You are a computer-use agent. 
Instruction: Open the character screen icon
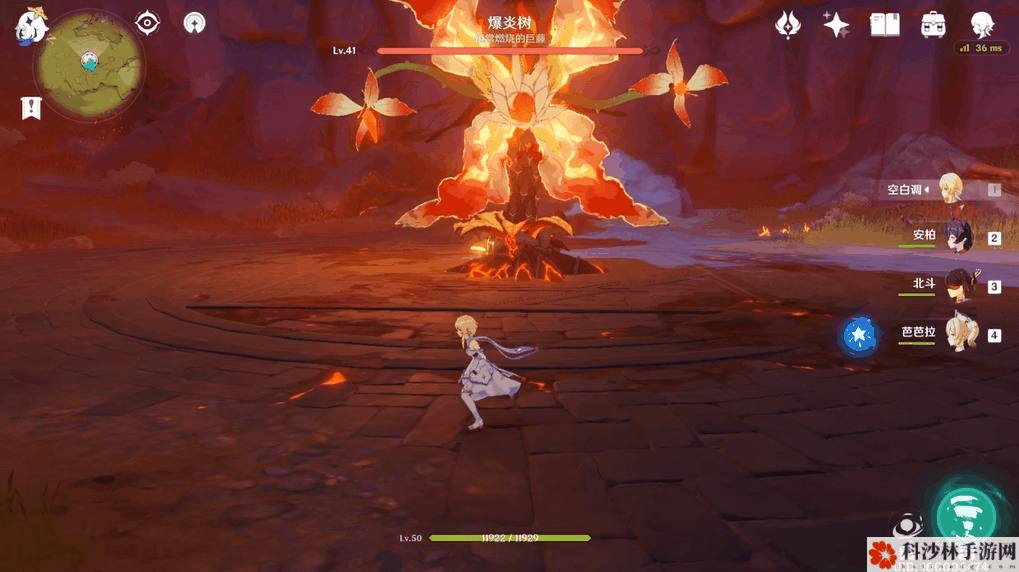(x=982, y=25)
